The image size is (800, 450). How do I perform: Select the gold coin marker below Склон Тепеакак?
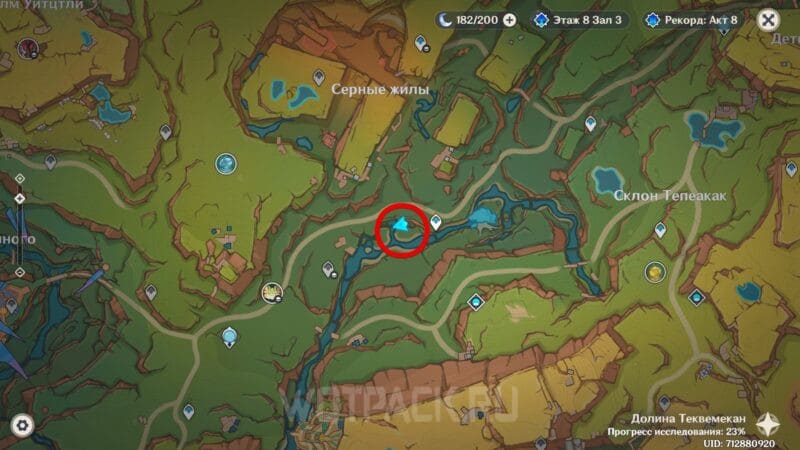[x=654, y=271]
